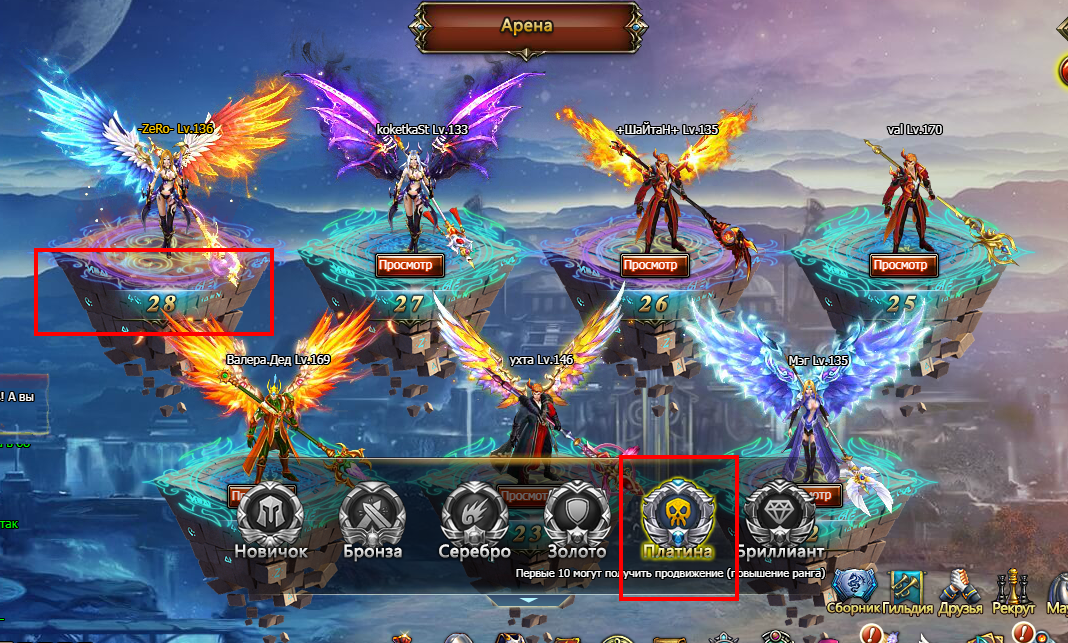
Task: Open the Рекрут recruit menu
Action: (1013, 590)
